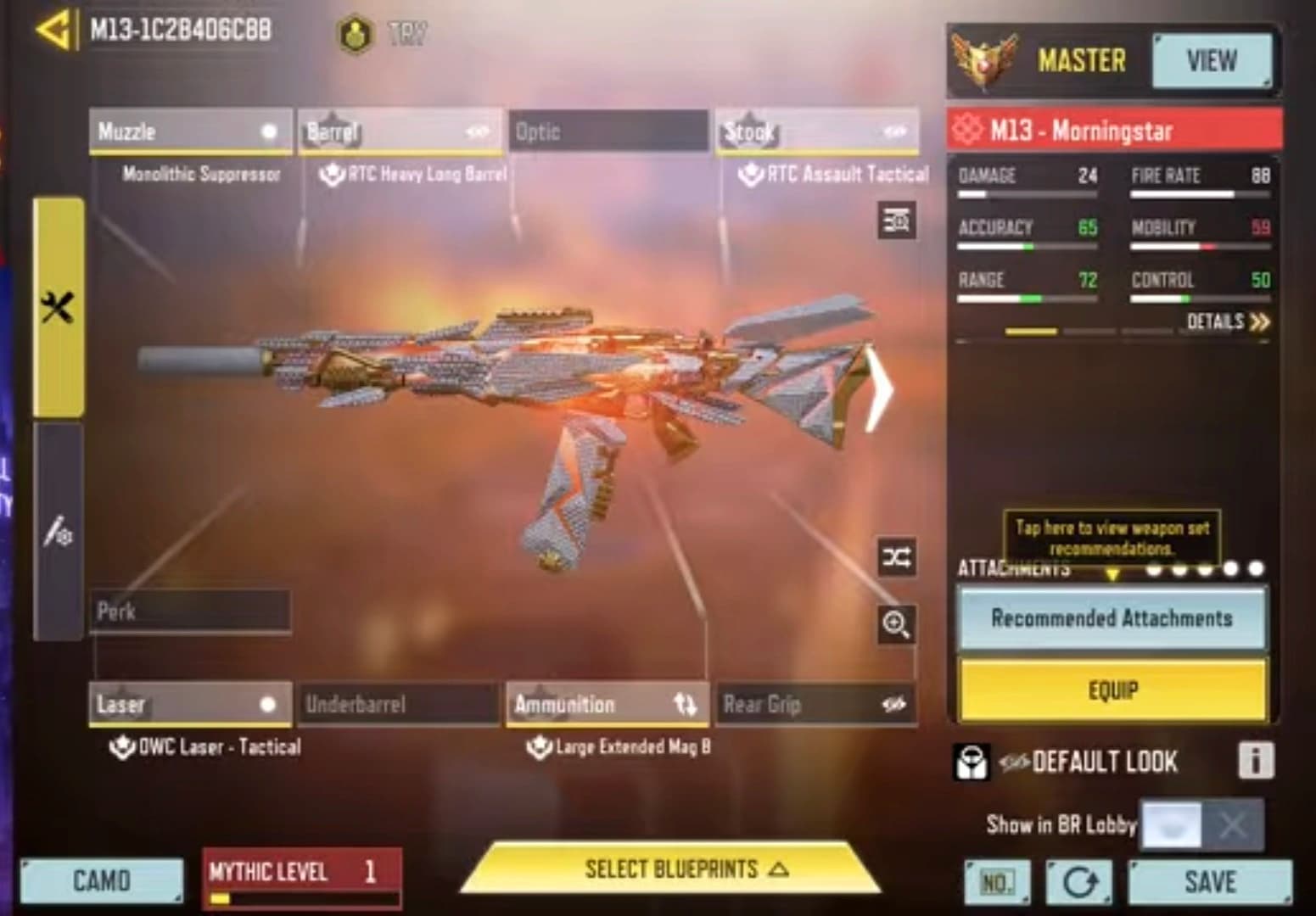Screen dimensions: 1316x916
Task: Expand the weapon stat DETAILS
Action: (x=1228, y=322)
